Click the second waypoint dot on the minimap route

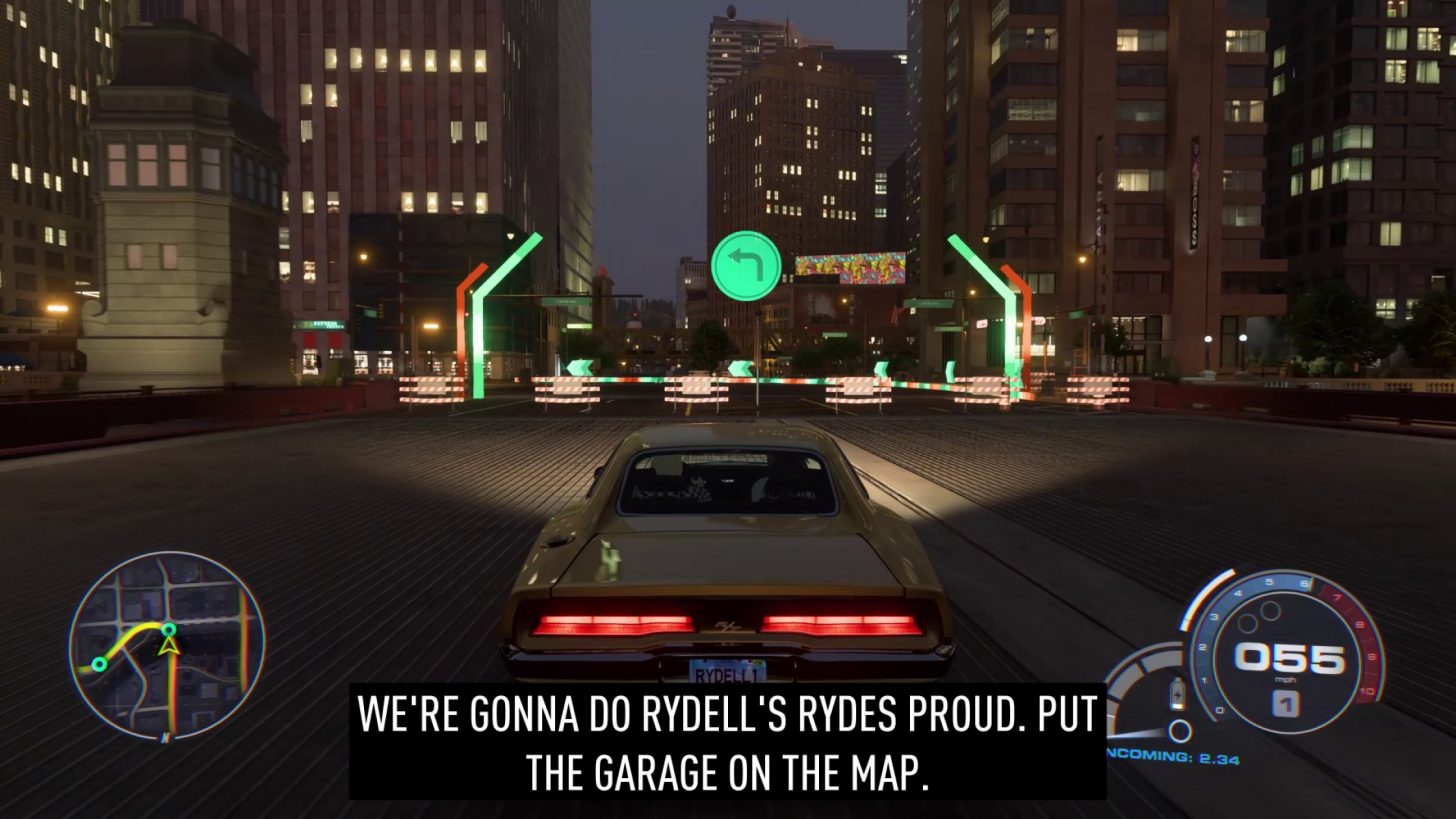(99, 664)
